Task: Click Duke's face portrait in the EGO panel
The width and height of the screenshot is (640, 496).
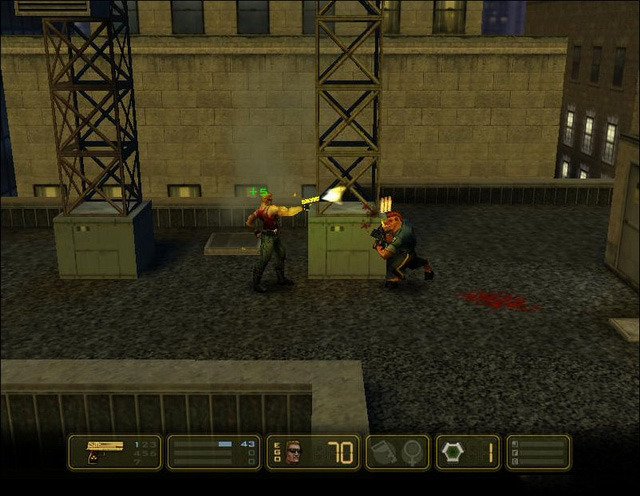Action: [293, 452]
